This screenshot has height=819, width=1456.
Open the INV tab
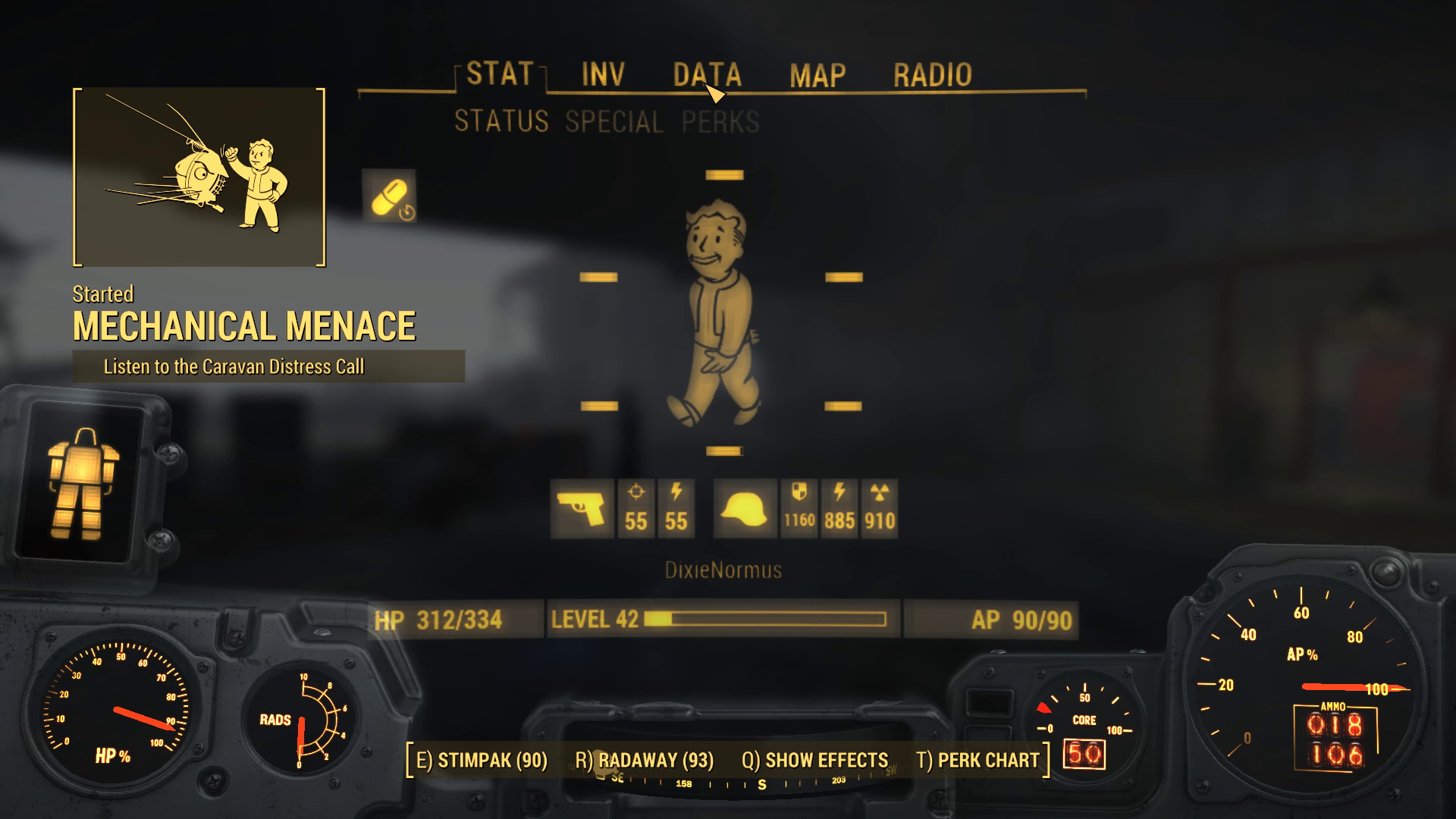[x=603, y=75]
